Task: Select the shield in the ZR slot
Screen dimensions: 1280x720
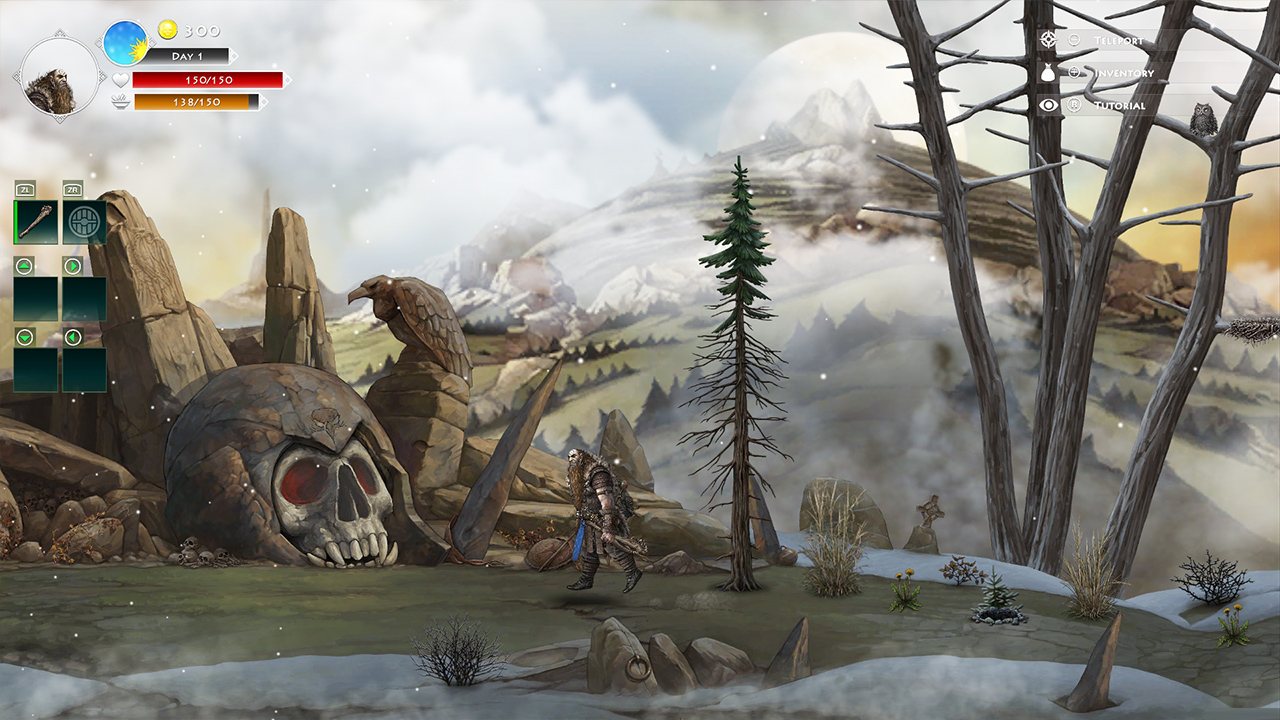Action: tap(84, 221)
